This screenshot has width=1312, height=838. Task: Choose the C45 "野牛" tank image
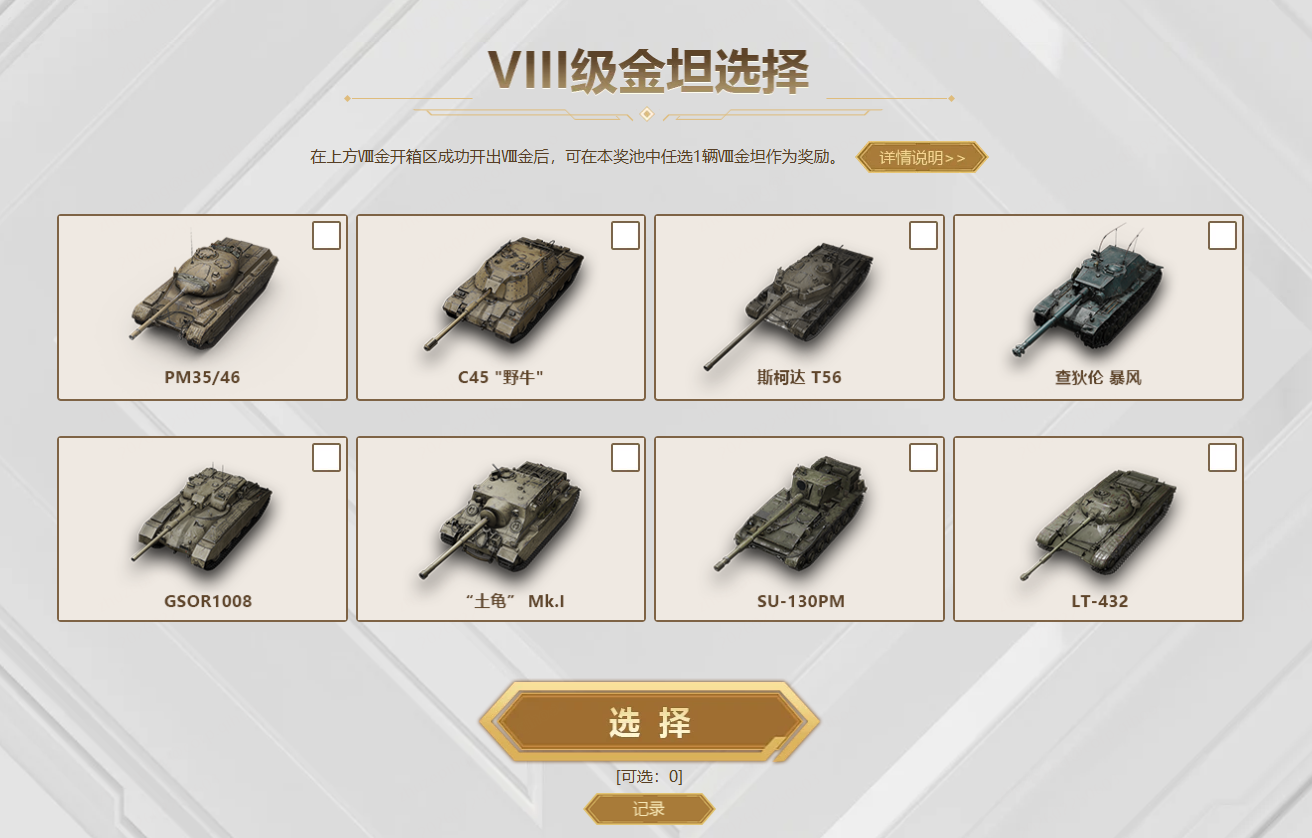[501, 292]
